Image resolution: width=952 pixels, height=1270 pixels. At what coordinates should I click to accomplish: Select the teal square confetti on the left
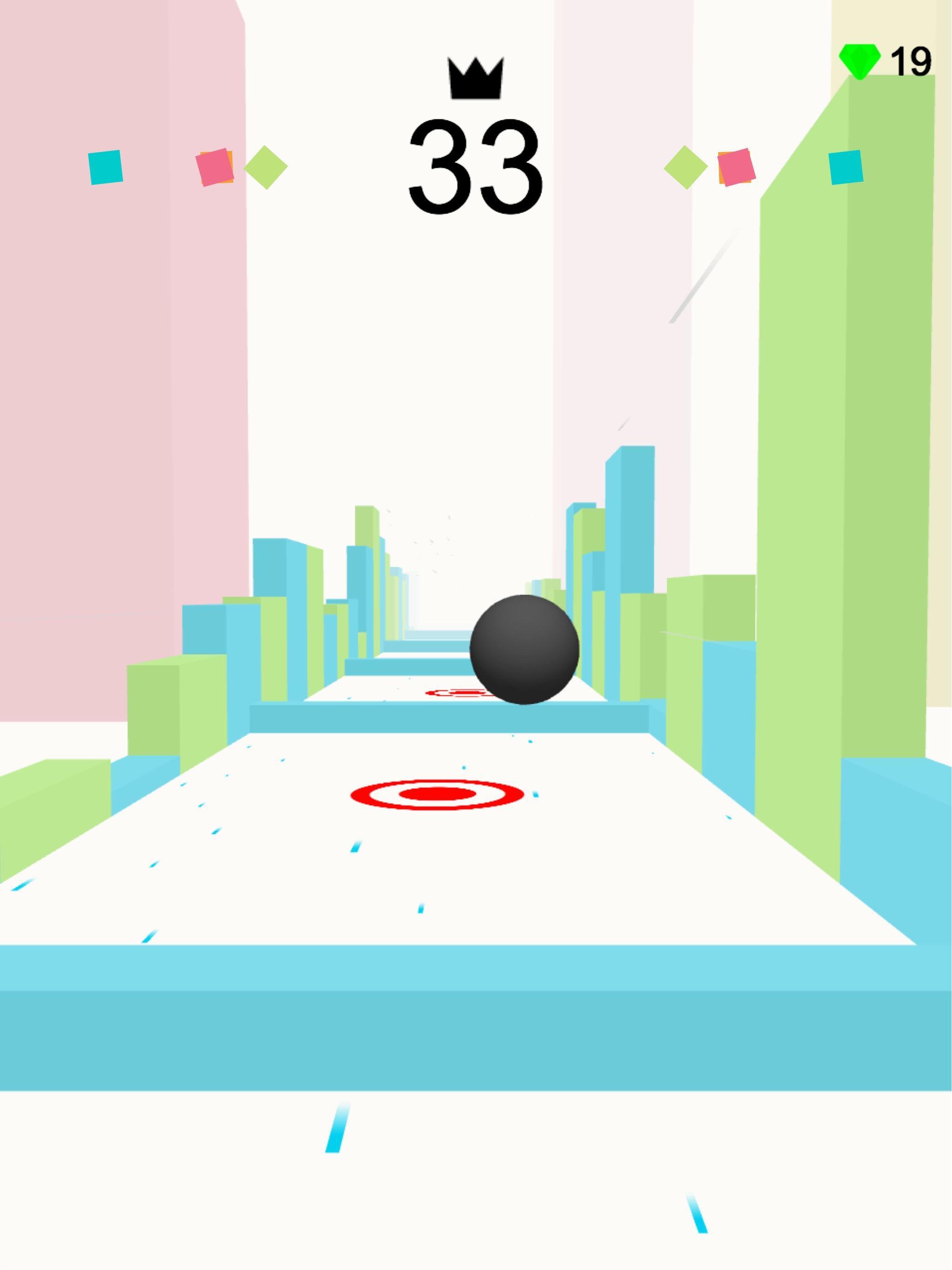click(106, 168)
